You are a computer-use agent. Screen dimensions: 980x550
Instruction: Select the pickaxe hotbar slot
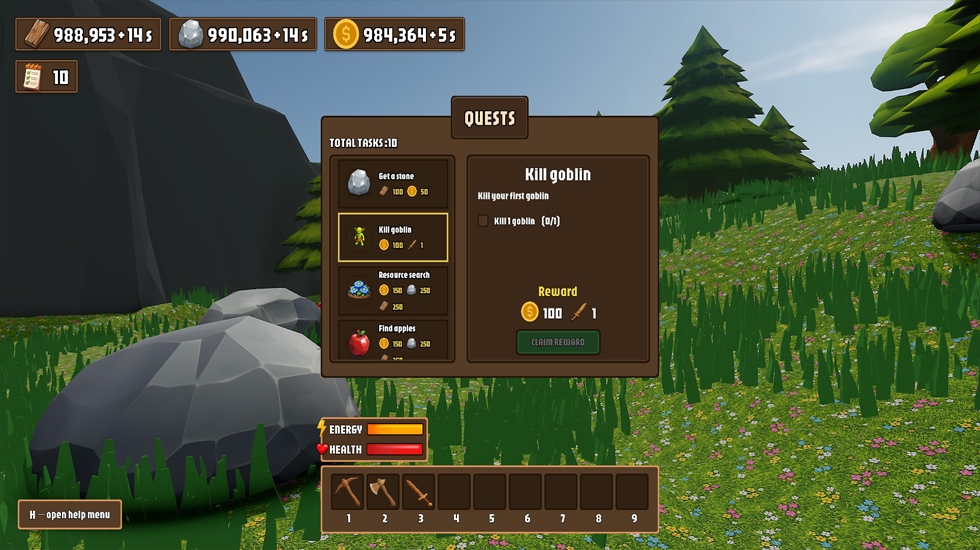(x=348, y=492)
